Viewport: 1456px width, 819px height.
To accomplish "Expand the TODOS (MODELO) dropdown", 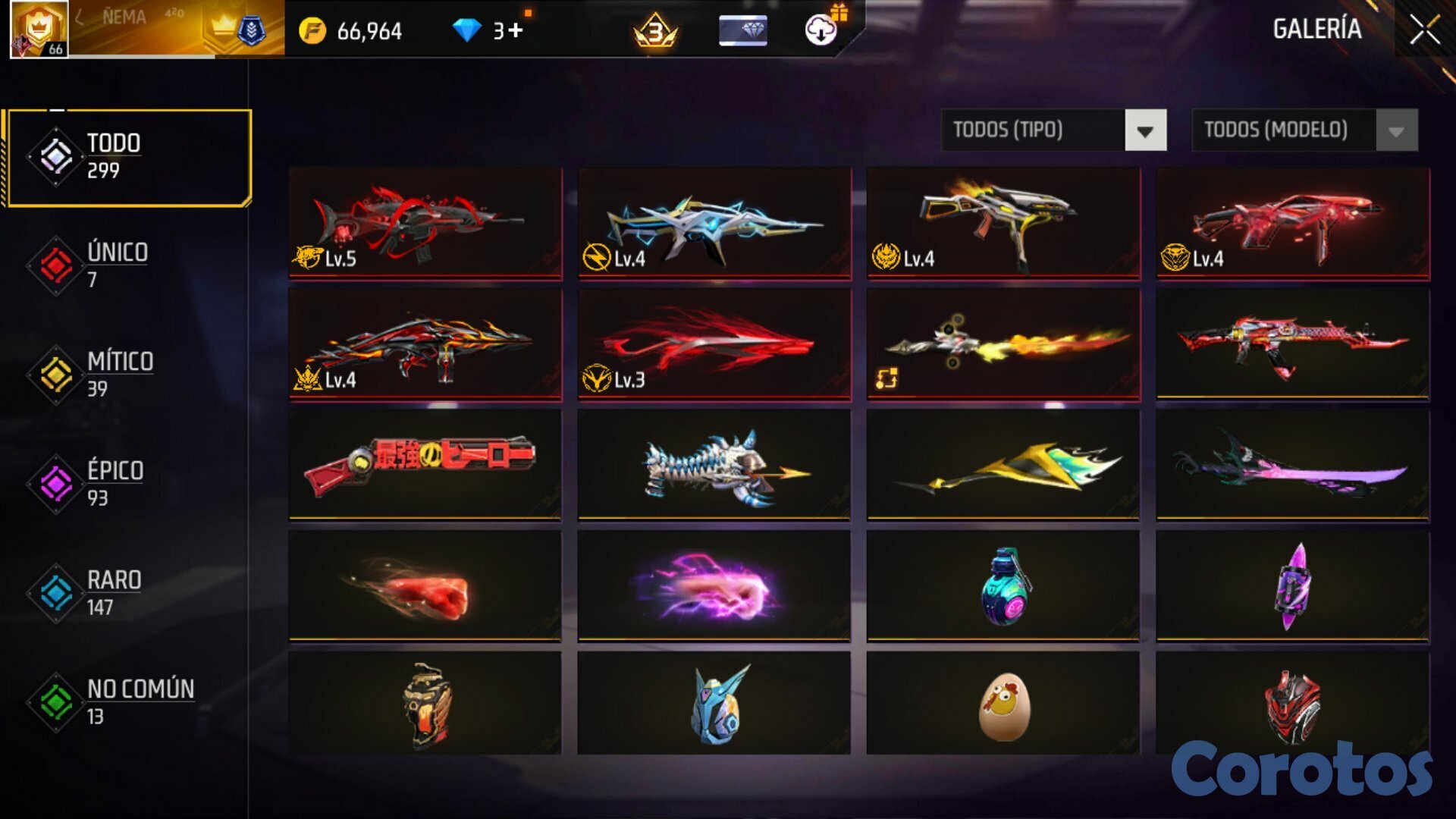I will pos(1304,130).
